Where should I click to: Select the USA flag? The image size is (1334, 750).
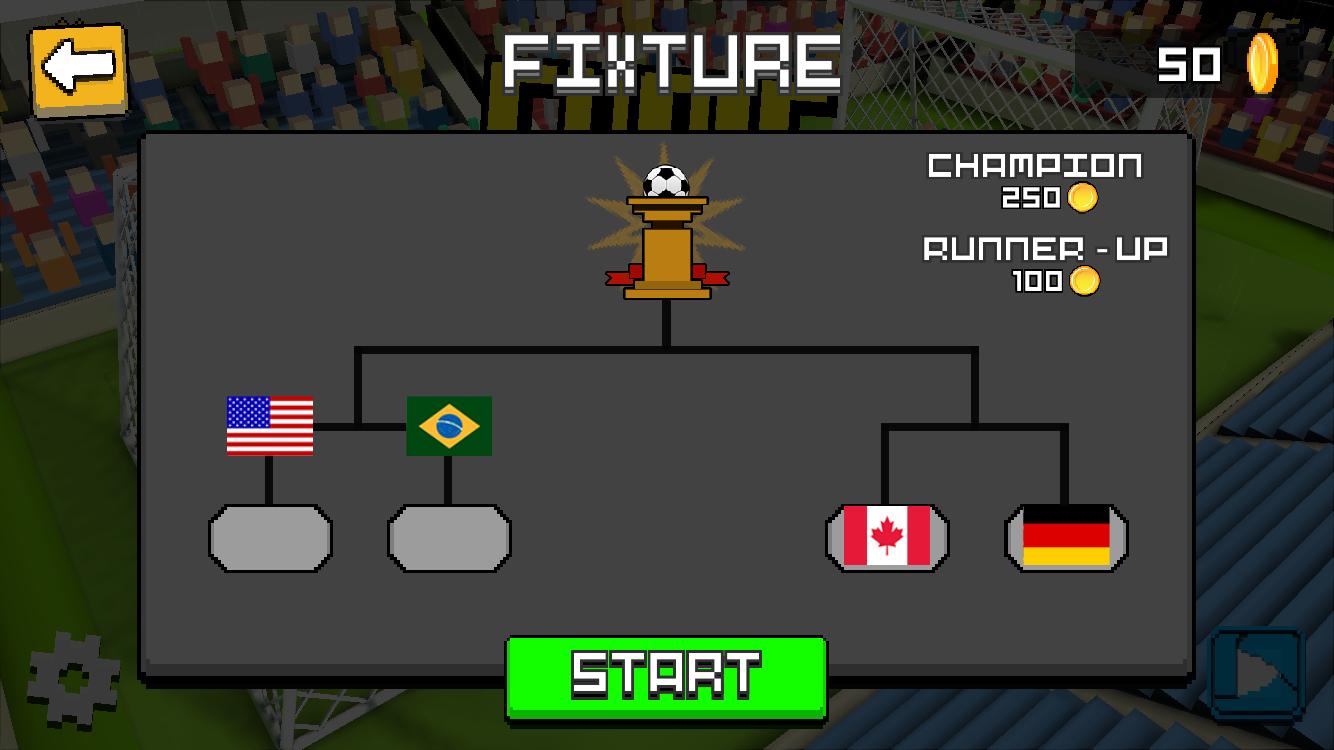pos(268,424)
